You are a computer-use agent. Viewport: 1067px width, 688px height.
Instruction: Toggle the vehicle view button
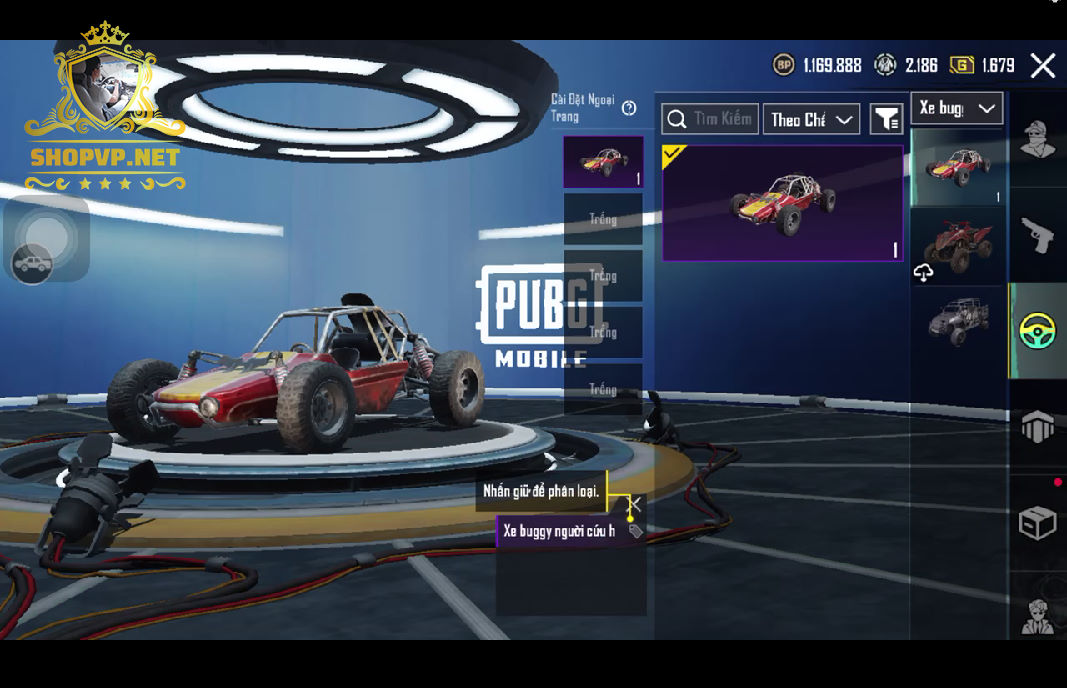(33, 263)
